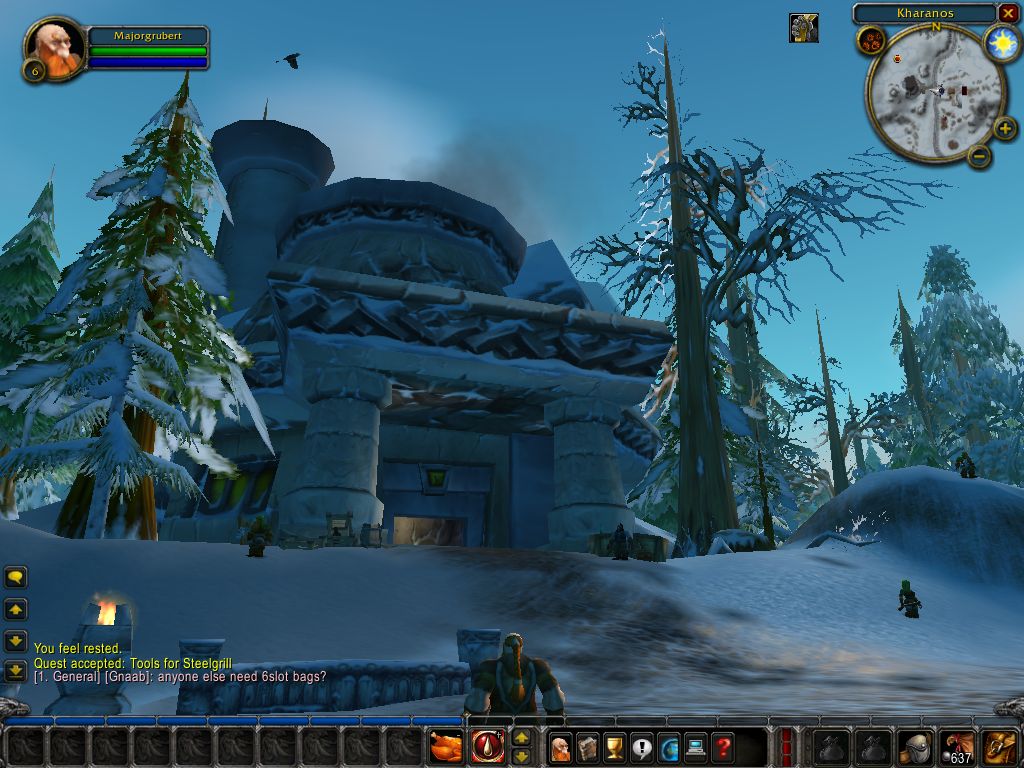Open the help request question mark
This screenshot has width=1024, height=768.
pyautogui.click(x=722, y=746)
